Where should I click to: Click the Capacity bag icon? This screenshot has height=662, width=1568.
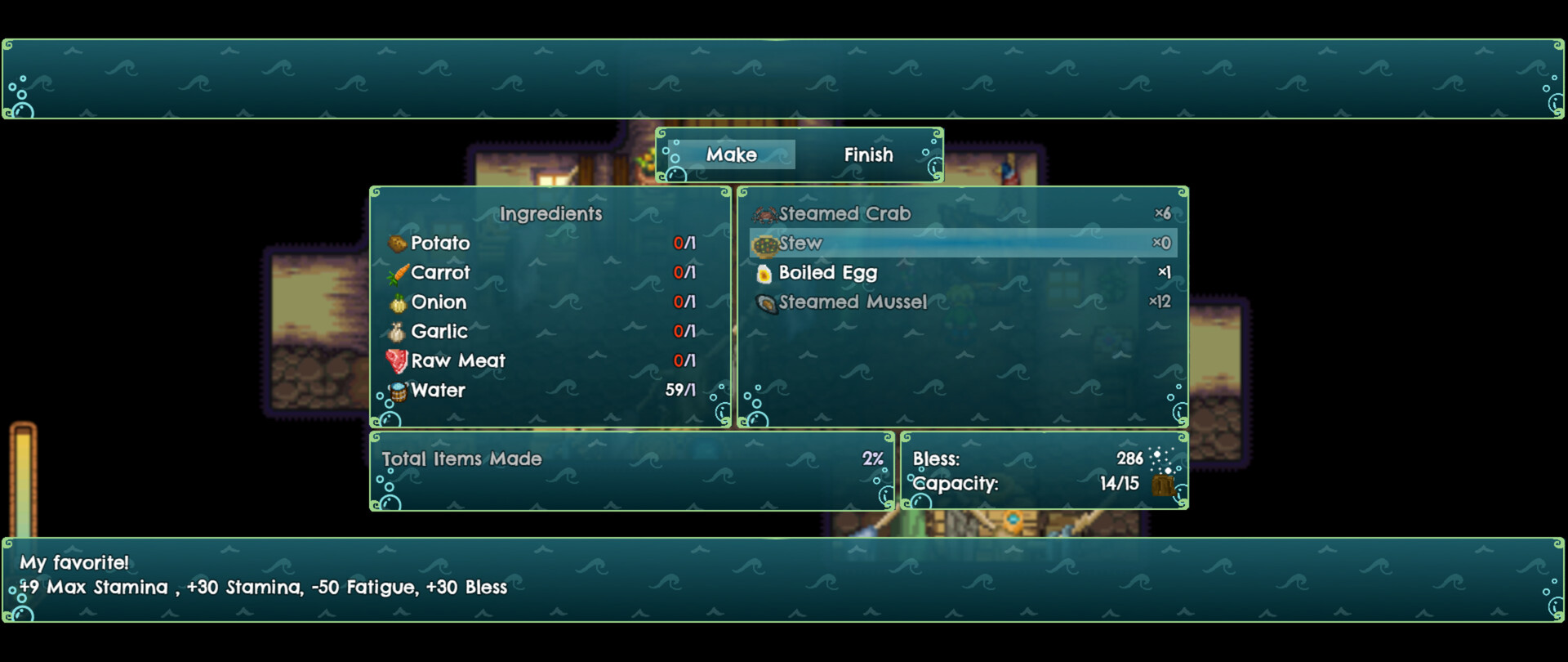point(1163,485)
